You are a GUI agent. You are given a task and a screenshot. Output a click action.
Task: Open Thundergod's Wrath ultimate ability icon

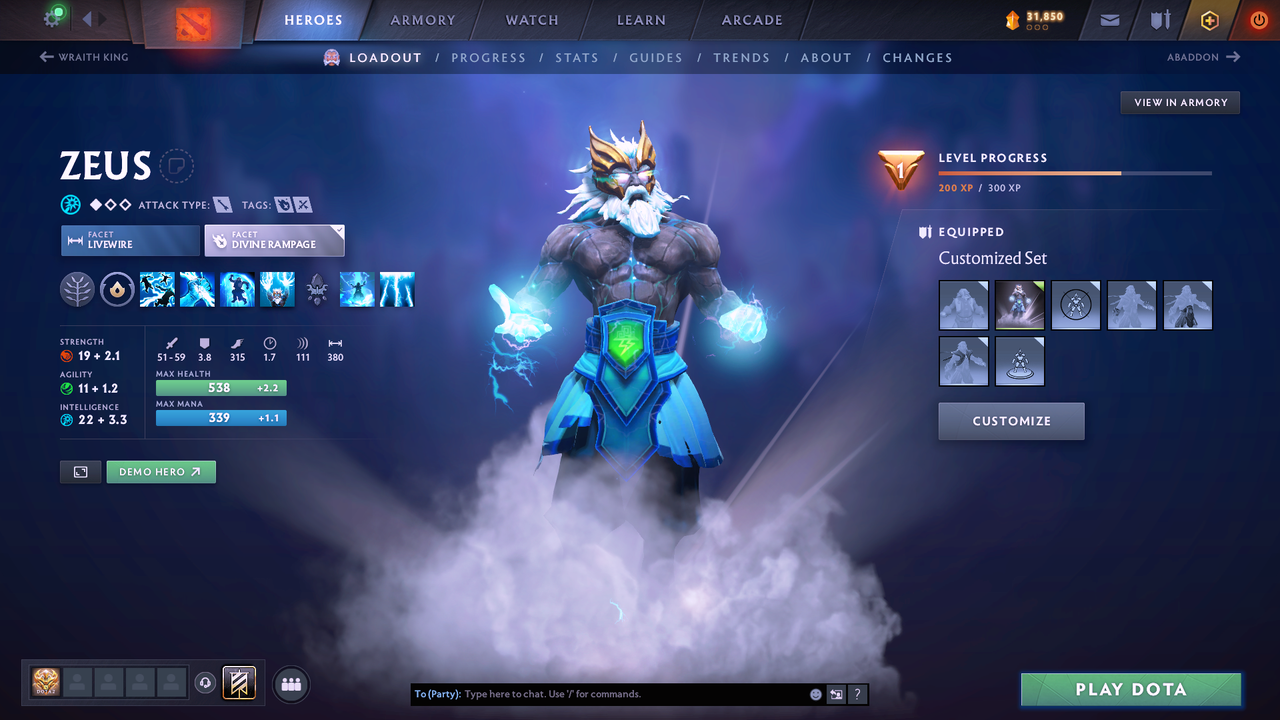[x=397, y=289]
